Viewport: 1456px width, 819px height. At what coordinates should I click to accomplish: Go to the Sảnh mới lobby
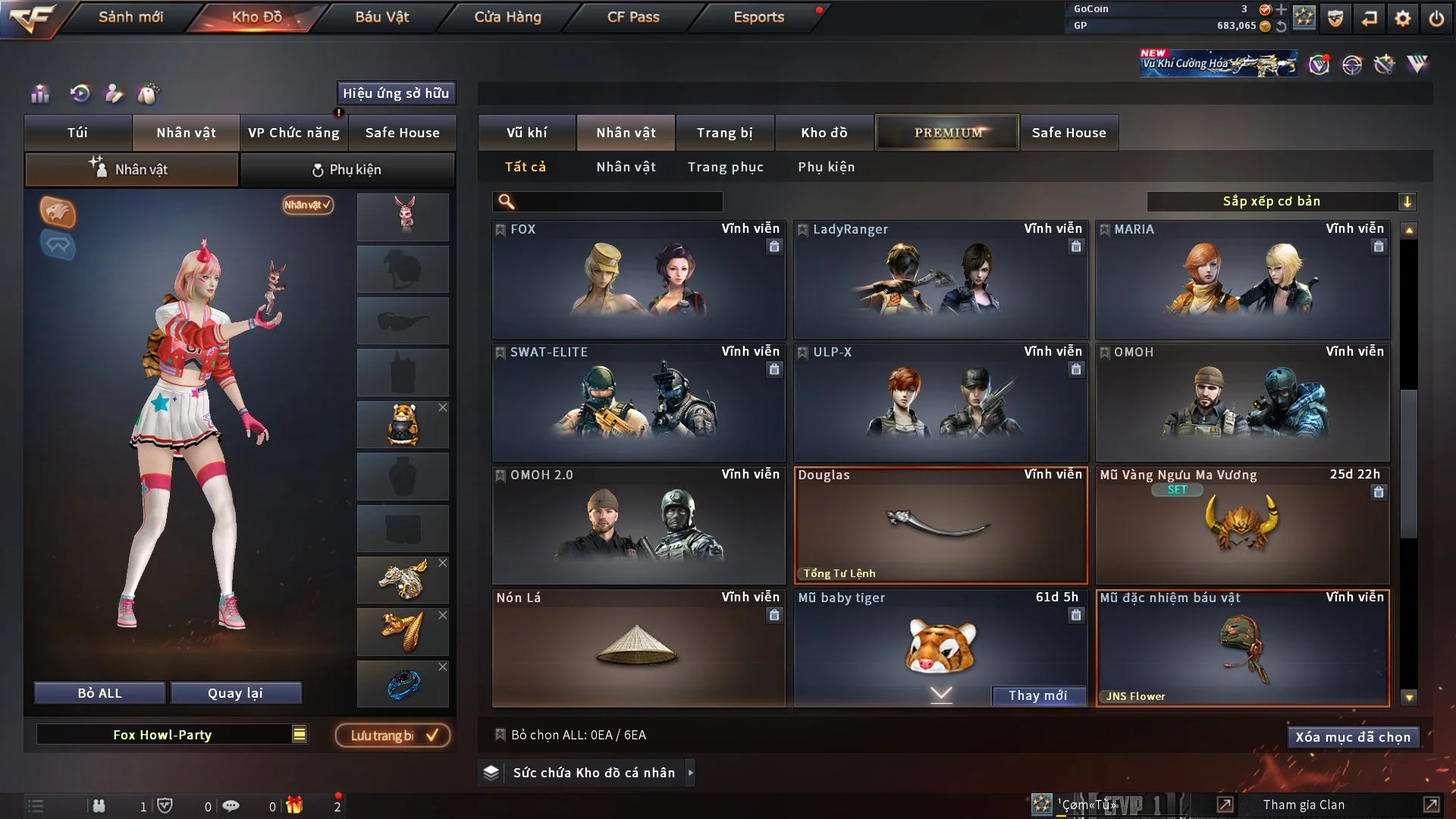[x=130, y=17]
